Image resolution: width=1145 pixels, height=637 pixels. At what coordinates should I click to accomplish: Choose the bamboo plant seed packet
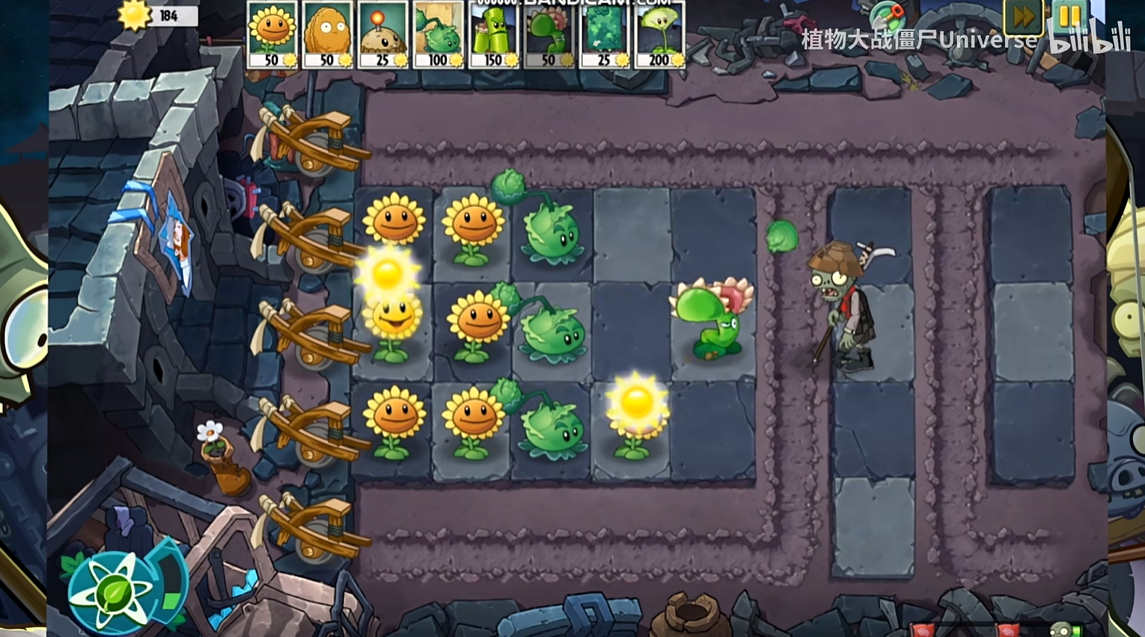point(494,34)
